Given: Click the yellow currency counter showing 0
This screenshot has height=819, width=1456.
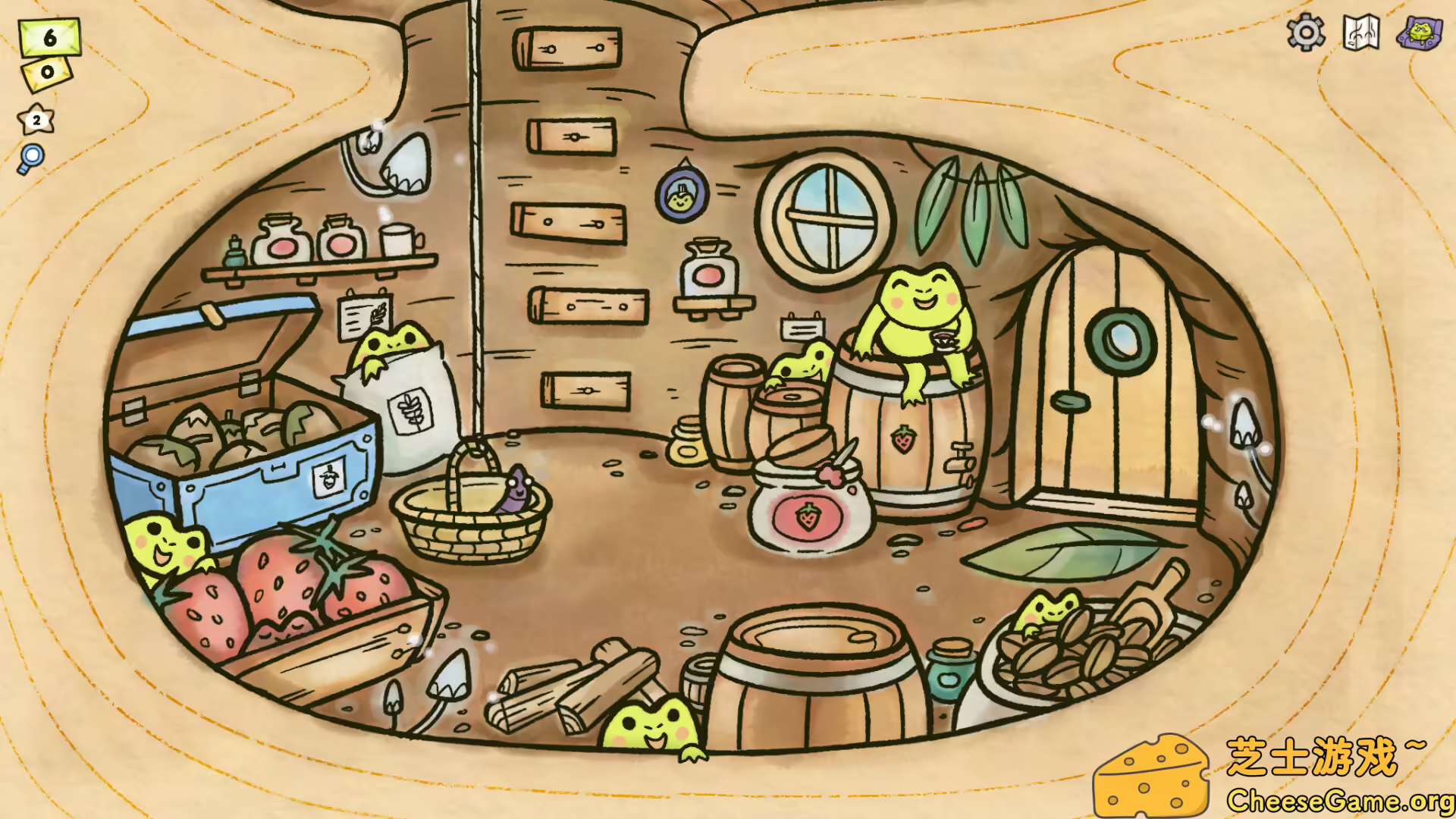Looking at the screenshot, I should [45, 74].
